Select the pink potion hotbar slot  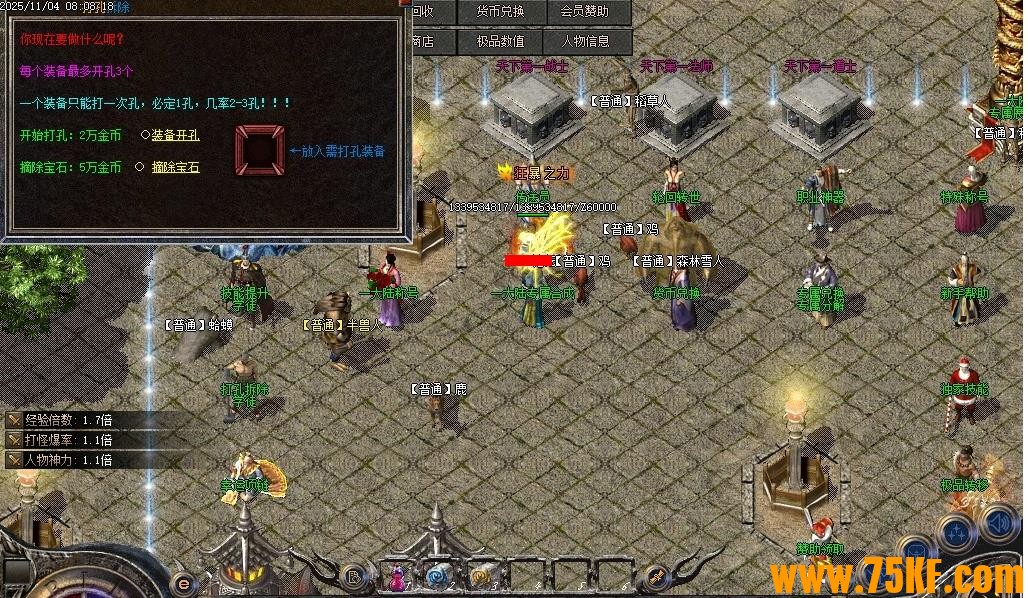(x=398, y=577)
